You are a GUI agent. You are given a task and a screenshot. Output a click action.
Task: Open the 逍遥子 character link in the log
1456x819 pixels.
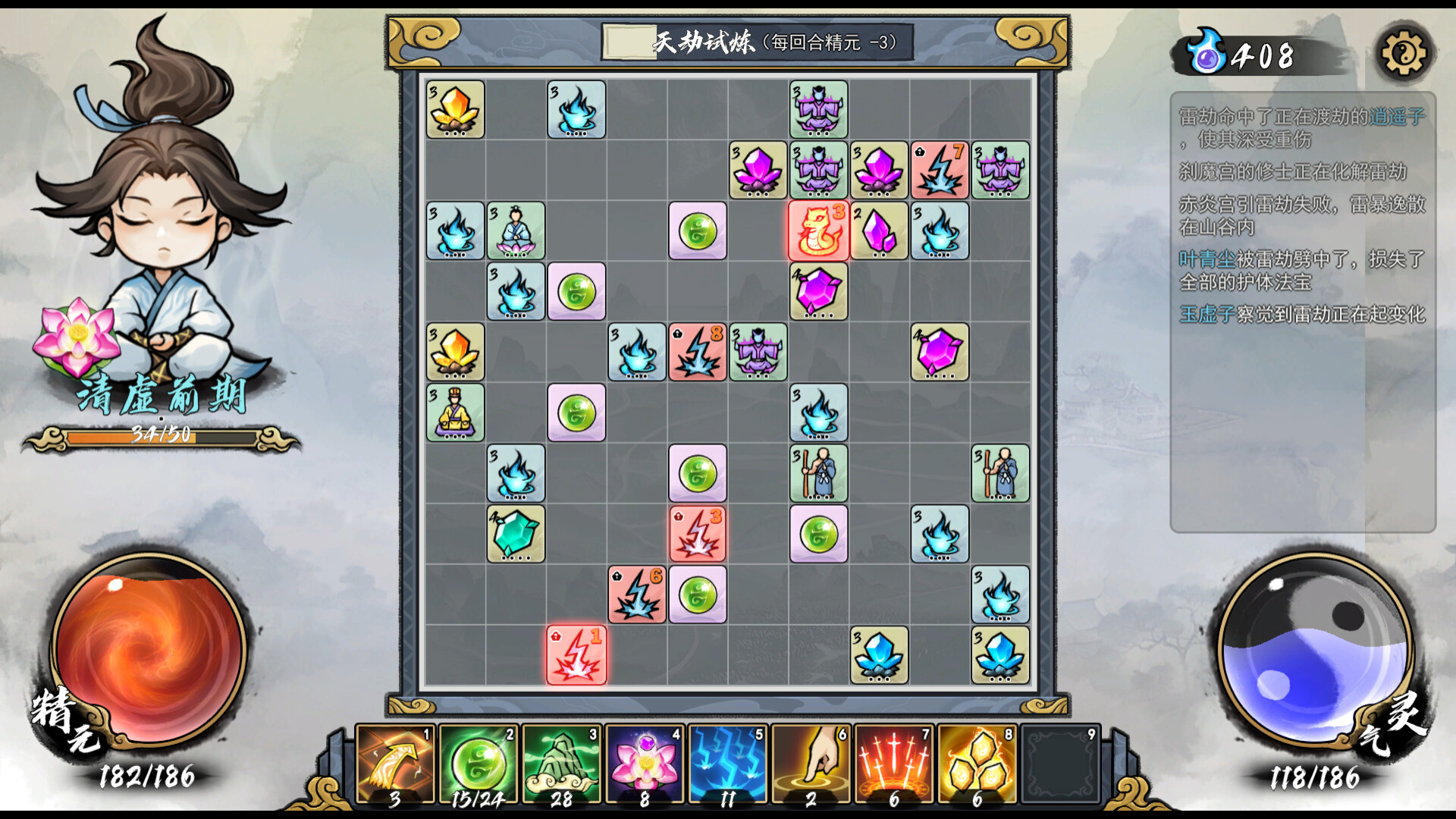(x=1398, y=117)
